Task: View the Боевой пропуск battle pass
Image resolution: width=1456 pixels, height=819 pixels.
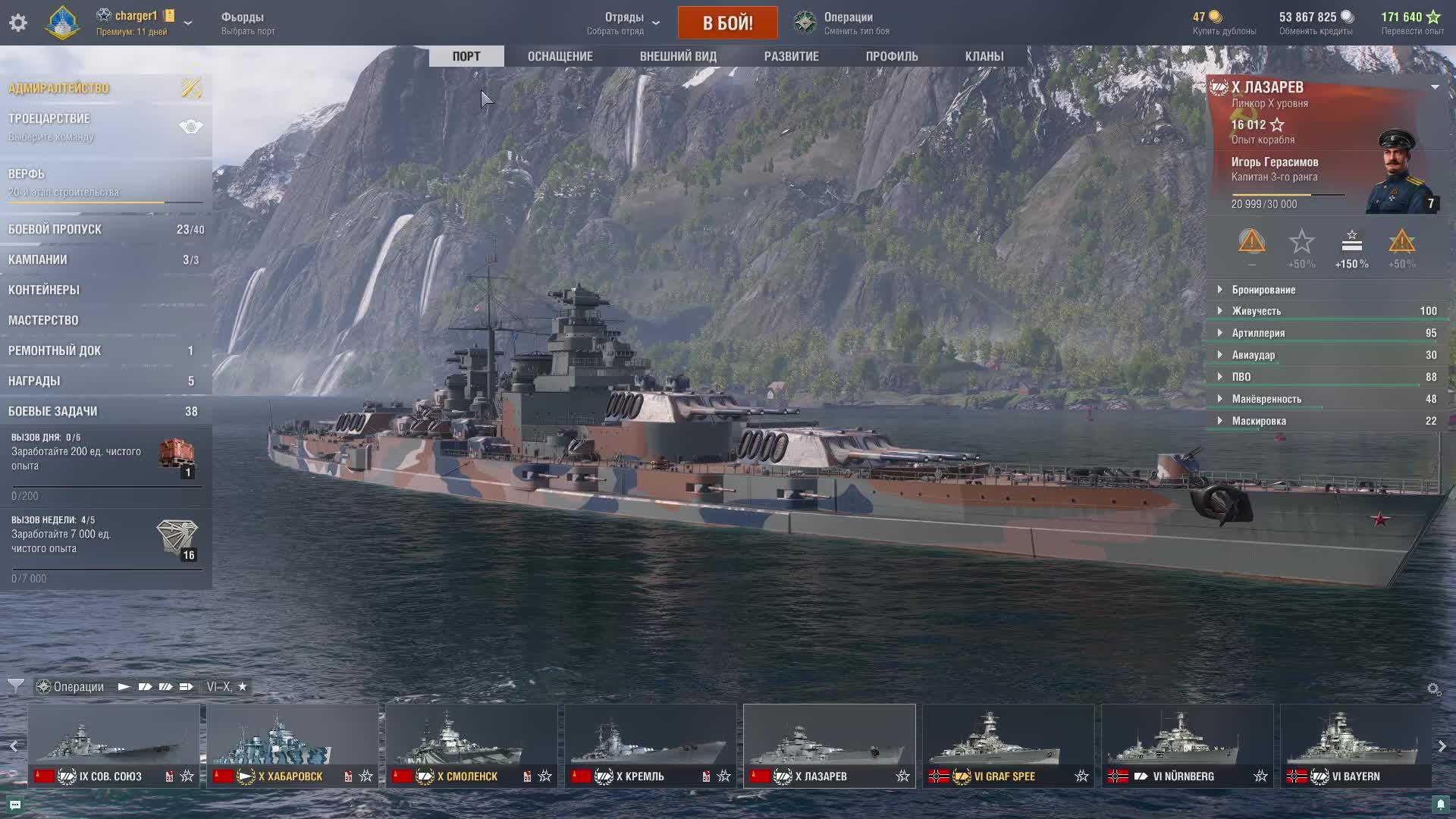Action: tap(55, 229)
